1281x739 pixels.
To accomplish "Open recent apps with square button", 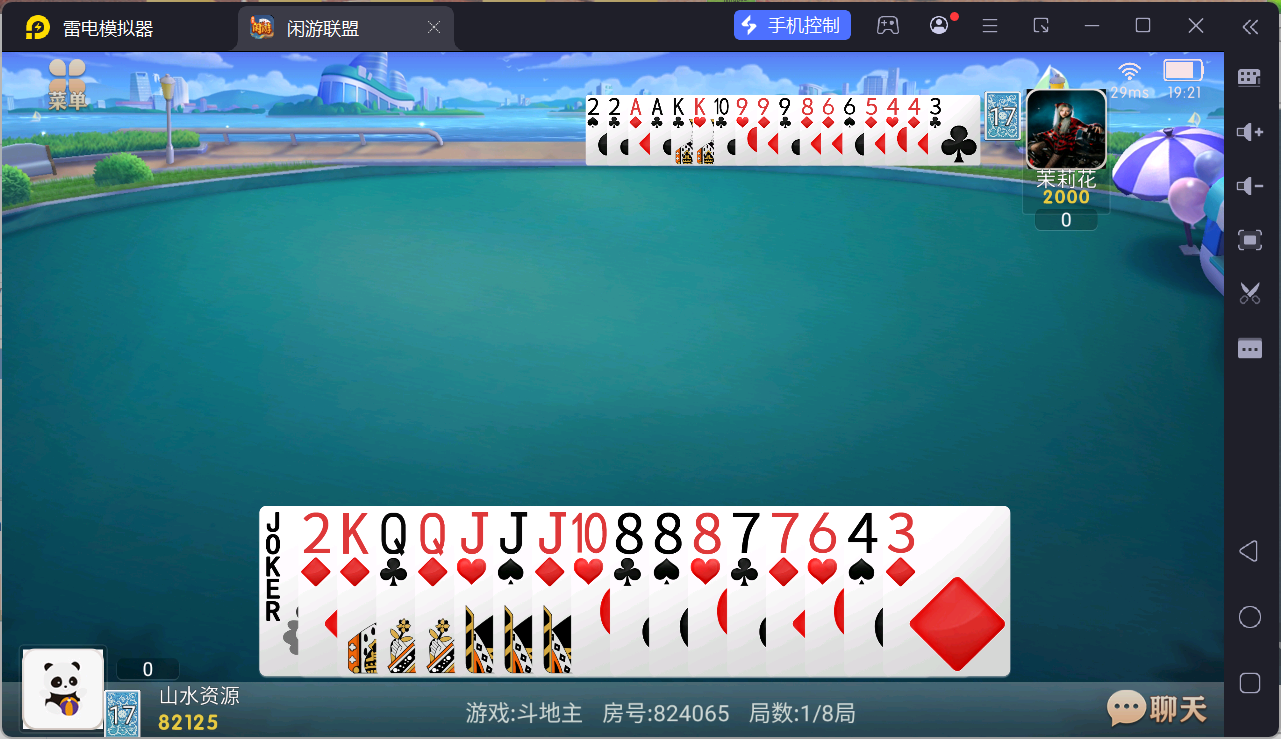I will pyautogui.click(x=1249, y=683).
